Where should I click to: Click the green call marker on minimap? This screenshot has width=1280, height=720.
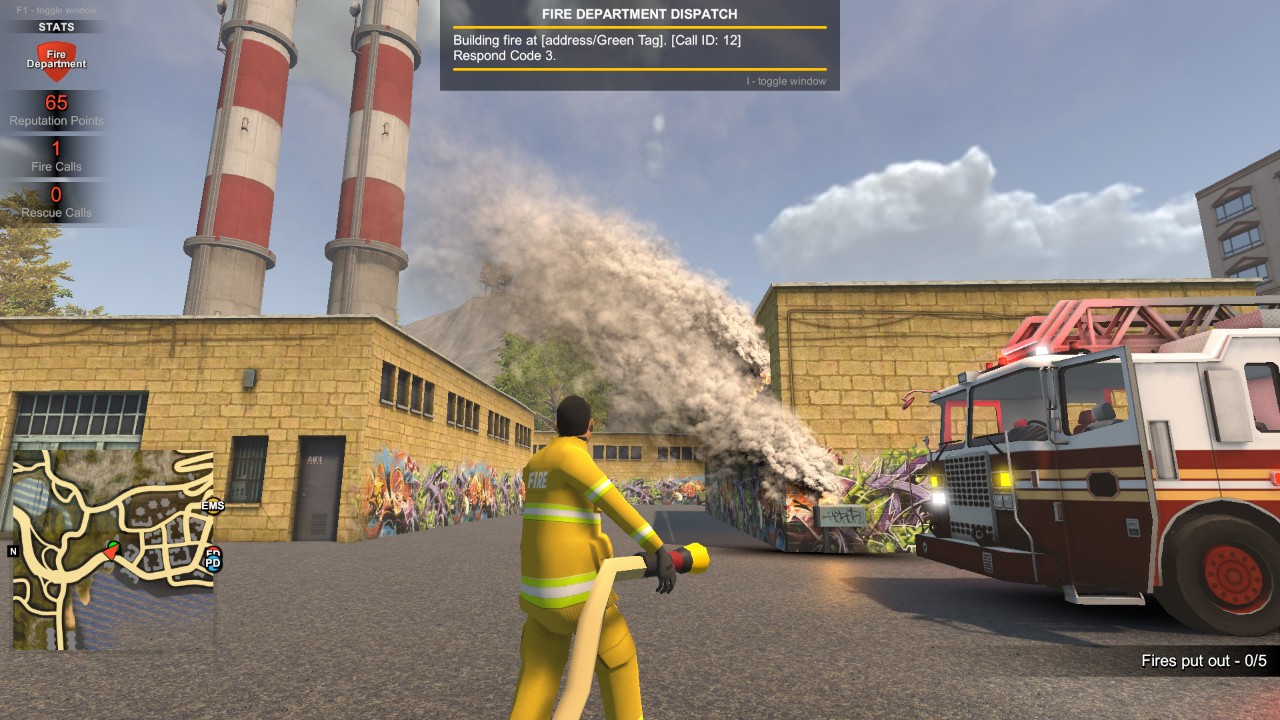[114, 545]
